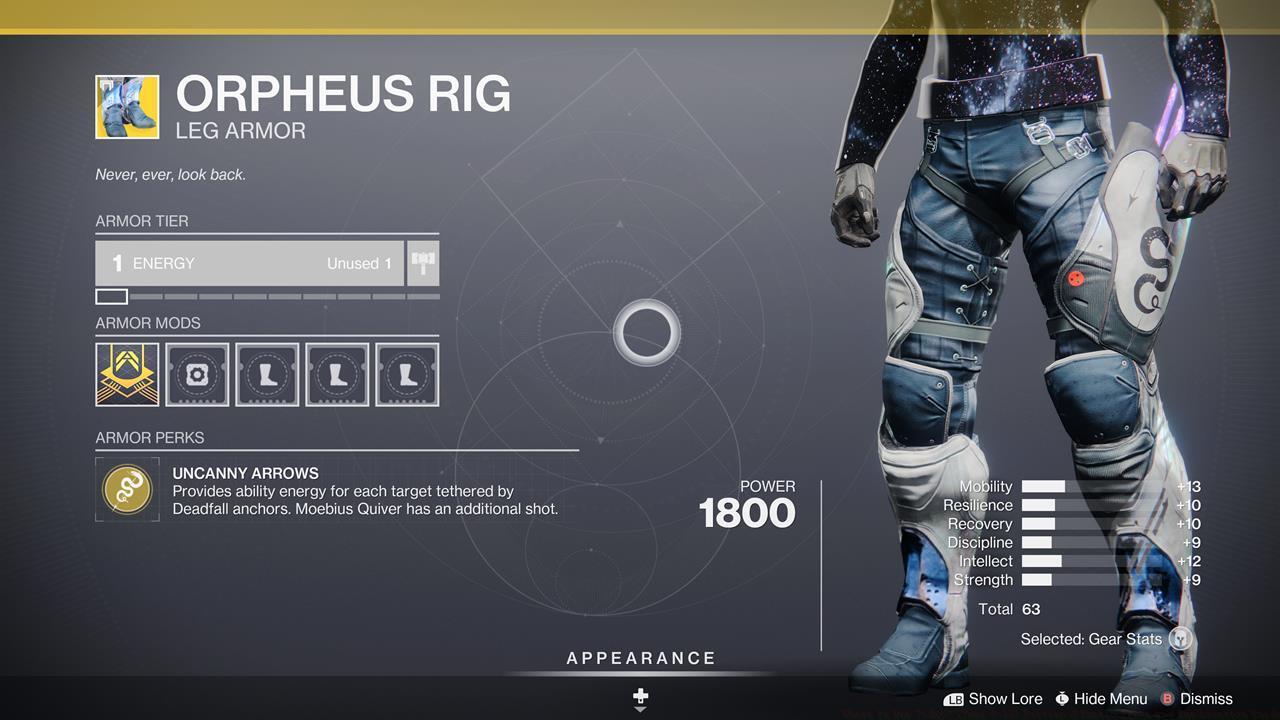Select the middle leg mod socket
This screenshot has height=720, width=1280.
(x=337, y=374)
